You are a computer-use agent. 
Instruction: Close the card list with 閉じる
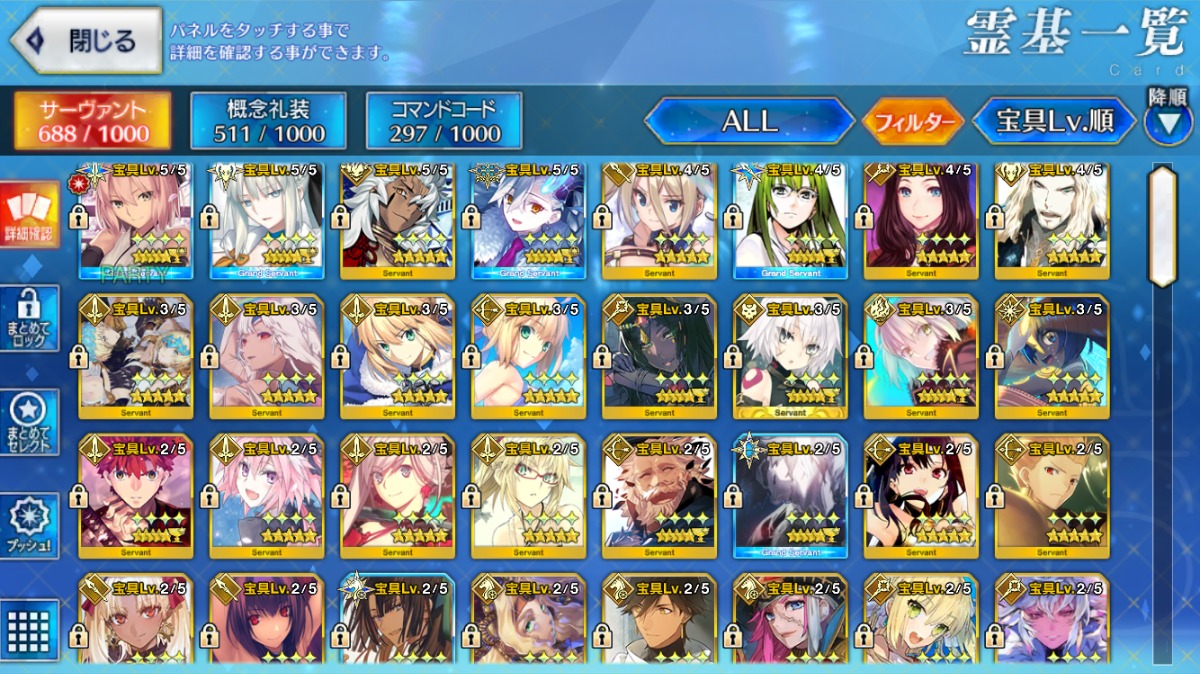pos(85,40)
